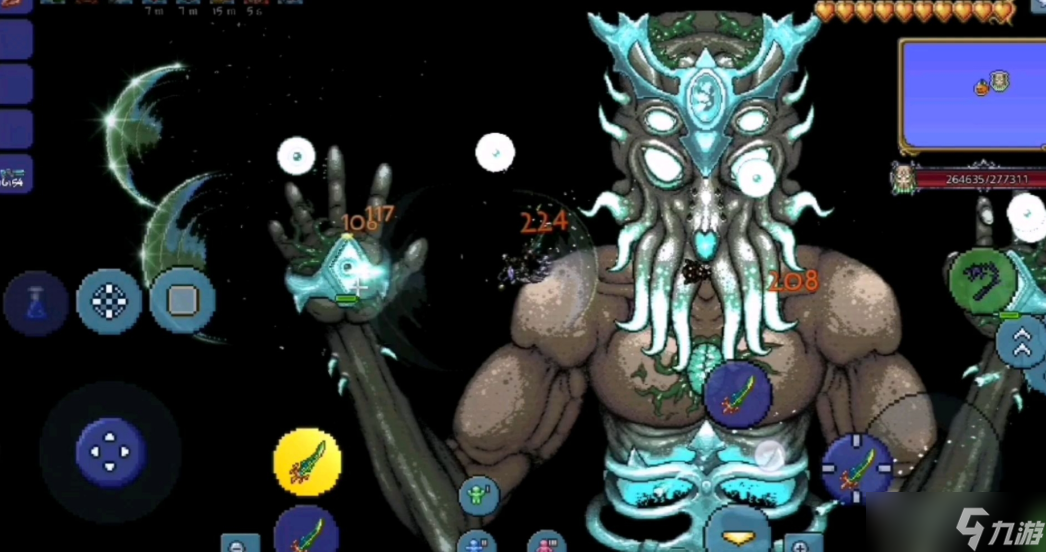This screenshot has width=1046, height=552.
Task: Tap the blue movement d-pad
Action: (x=110, y=452)
